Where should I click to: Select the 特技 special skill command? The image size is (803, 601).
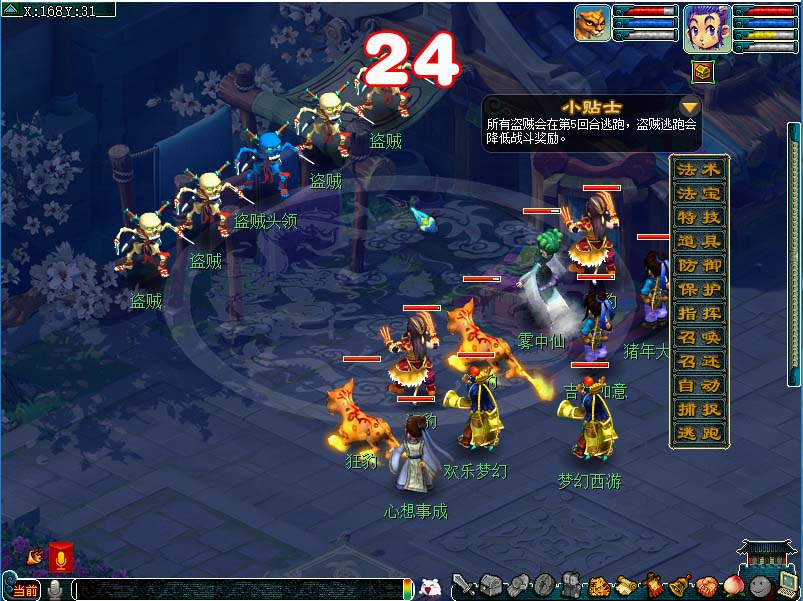[699, 217]
